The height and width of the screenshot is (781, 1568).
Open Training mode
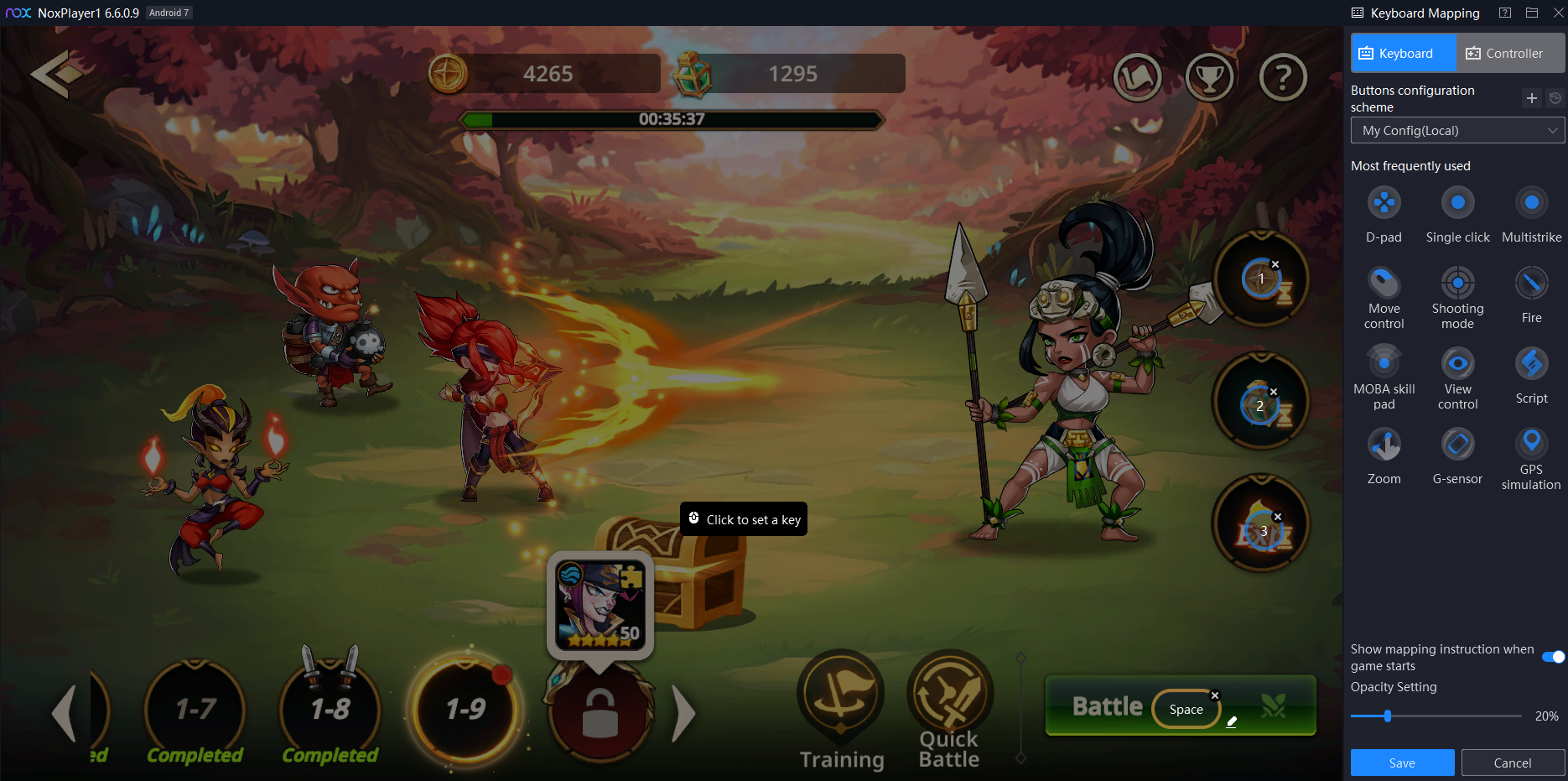pyautogui.click(x=841, y=711)
